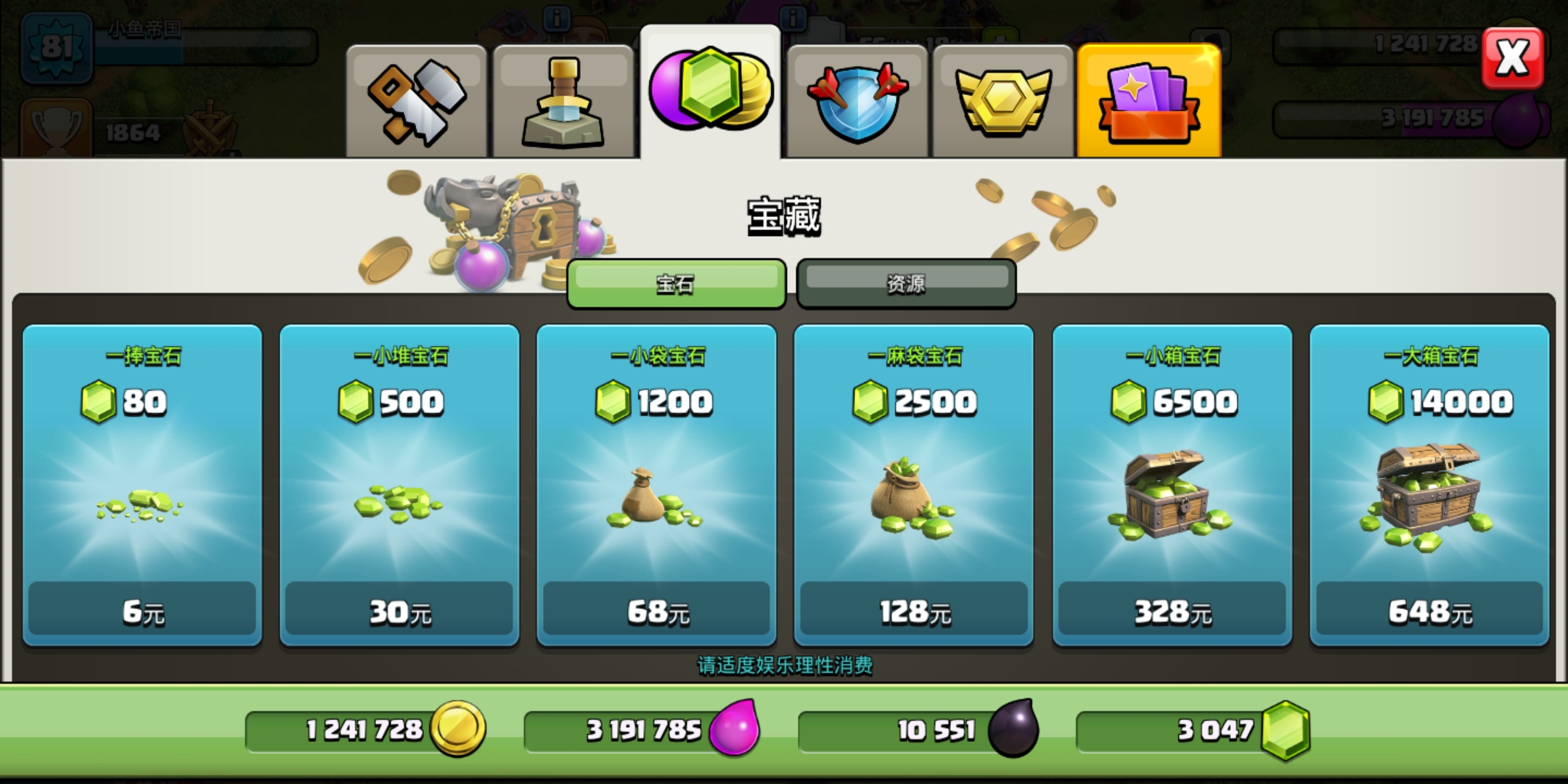Switch to the gold winged badge tab
Image resolution: width=1568 pixels, height=784 pixels.
tap(1003, 101)
